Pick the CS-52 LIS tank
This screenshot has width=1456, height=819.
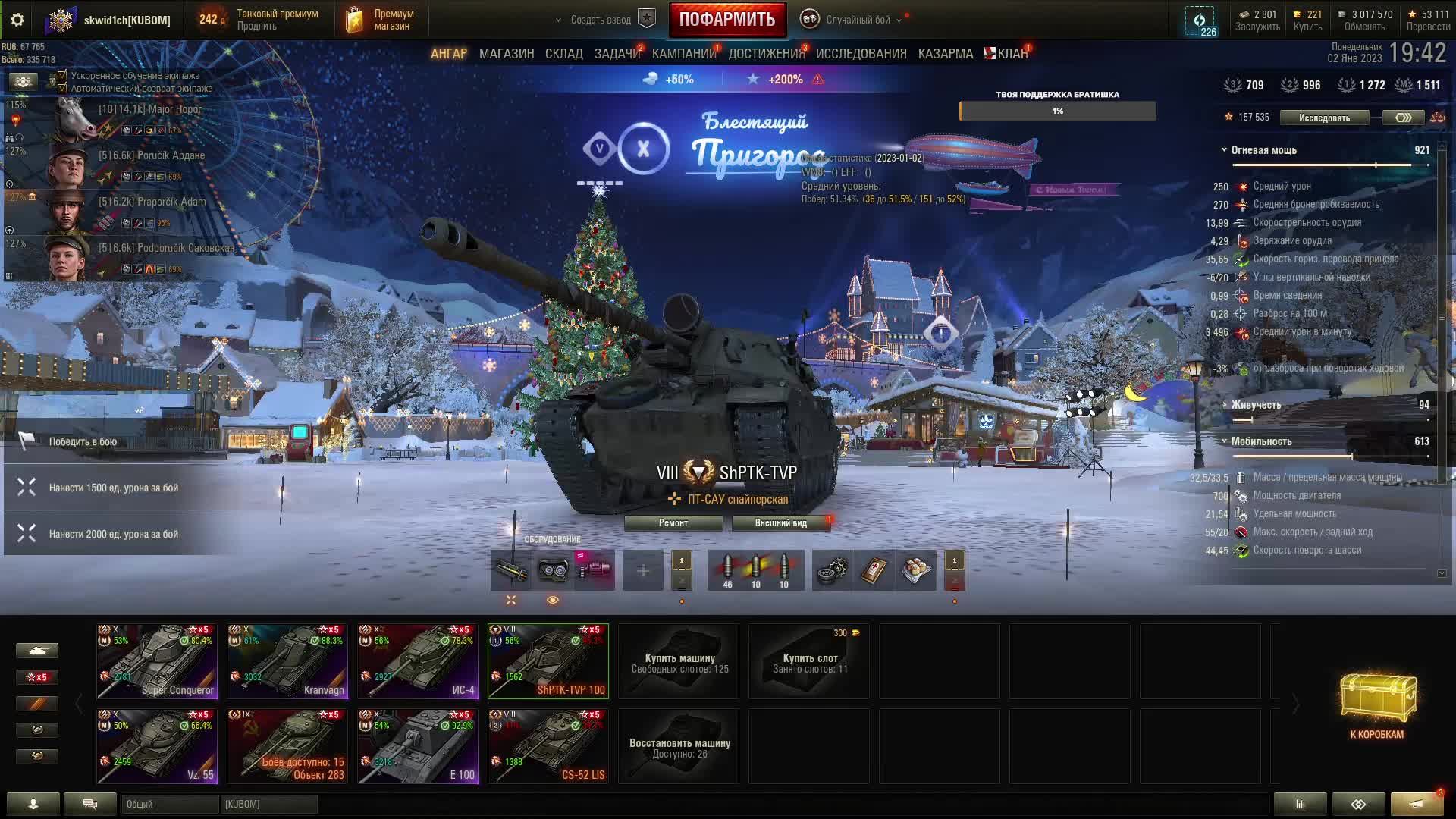548,745
